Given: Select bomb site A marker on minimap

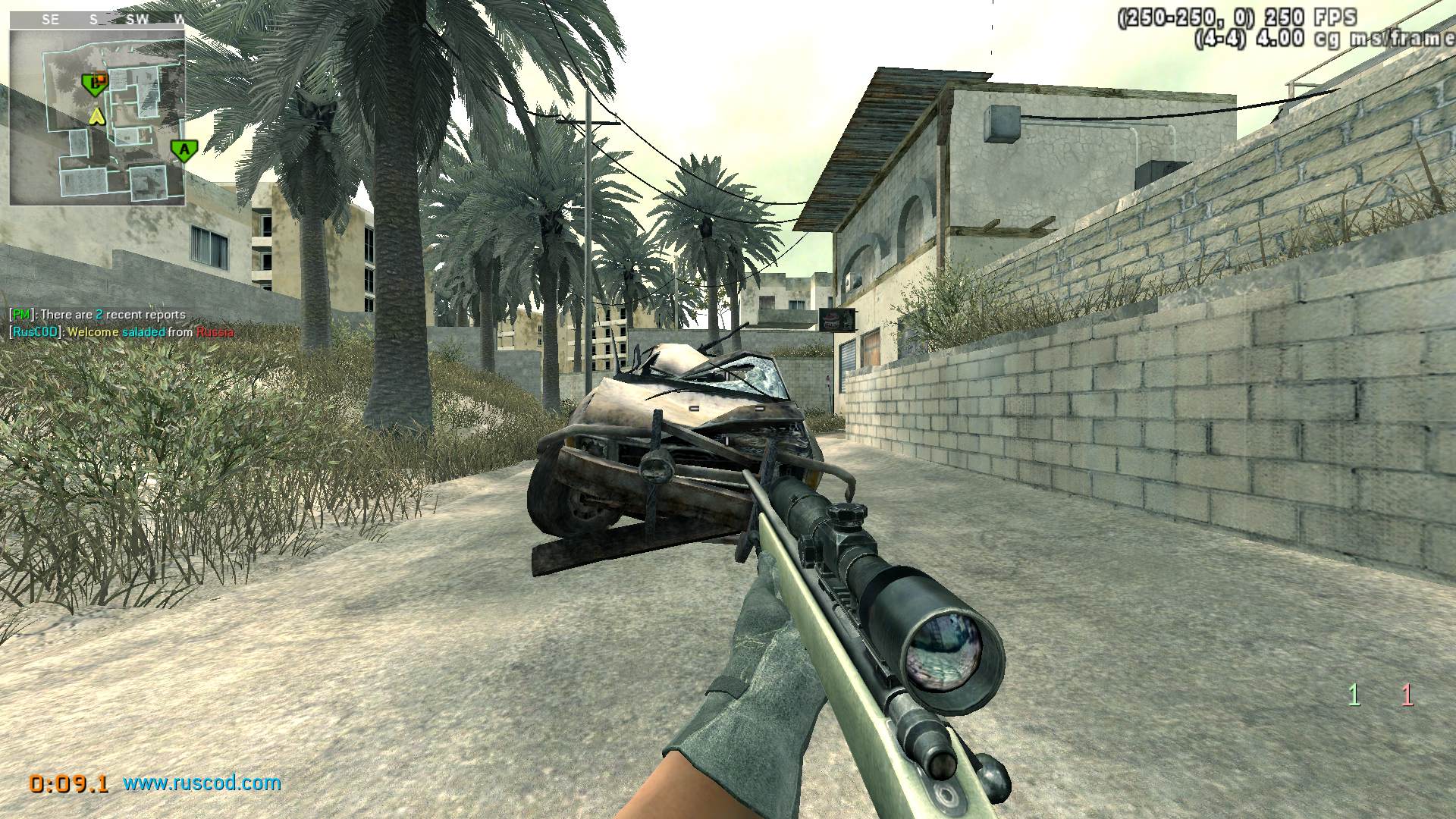Looking at the screenshot, I should point(183,149).
